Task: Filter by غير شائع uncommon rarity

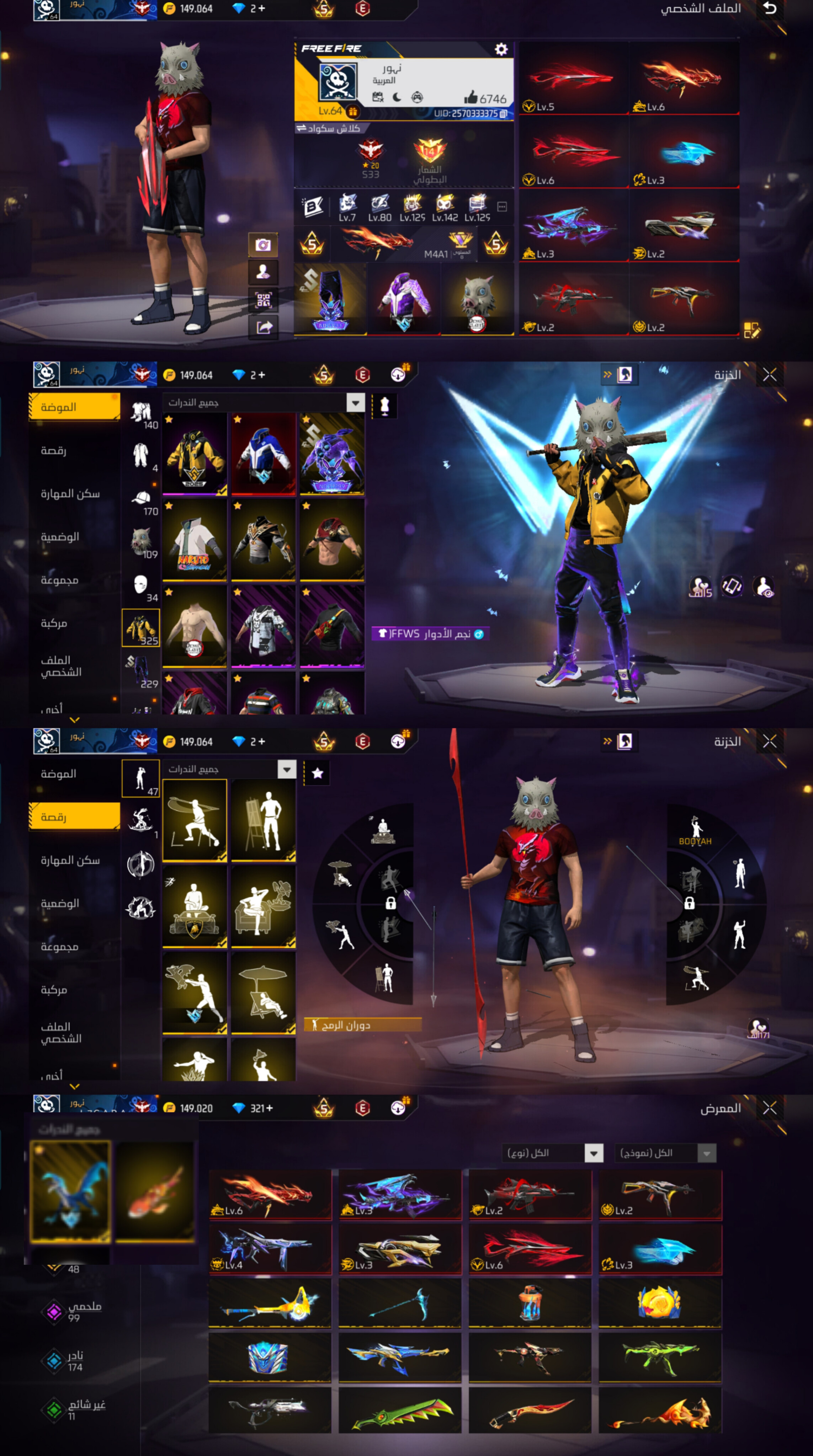Action: 74,1409
